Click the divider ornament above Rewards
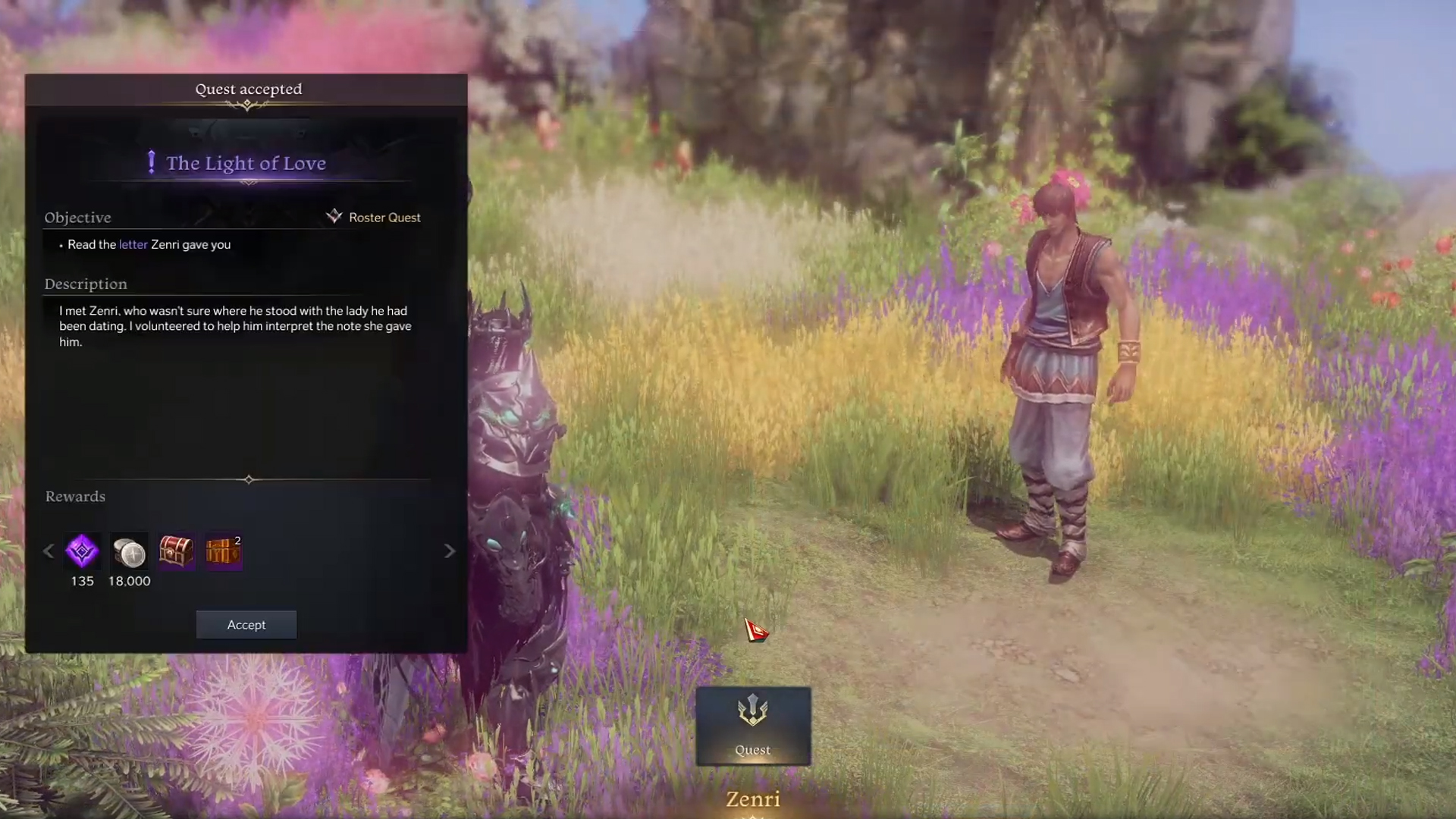The image size is (1456, 819). 248,479
